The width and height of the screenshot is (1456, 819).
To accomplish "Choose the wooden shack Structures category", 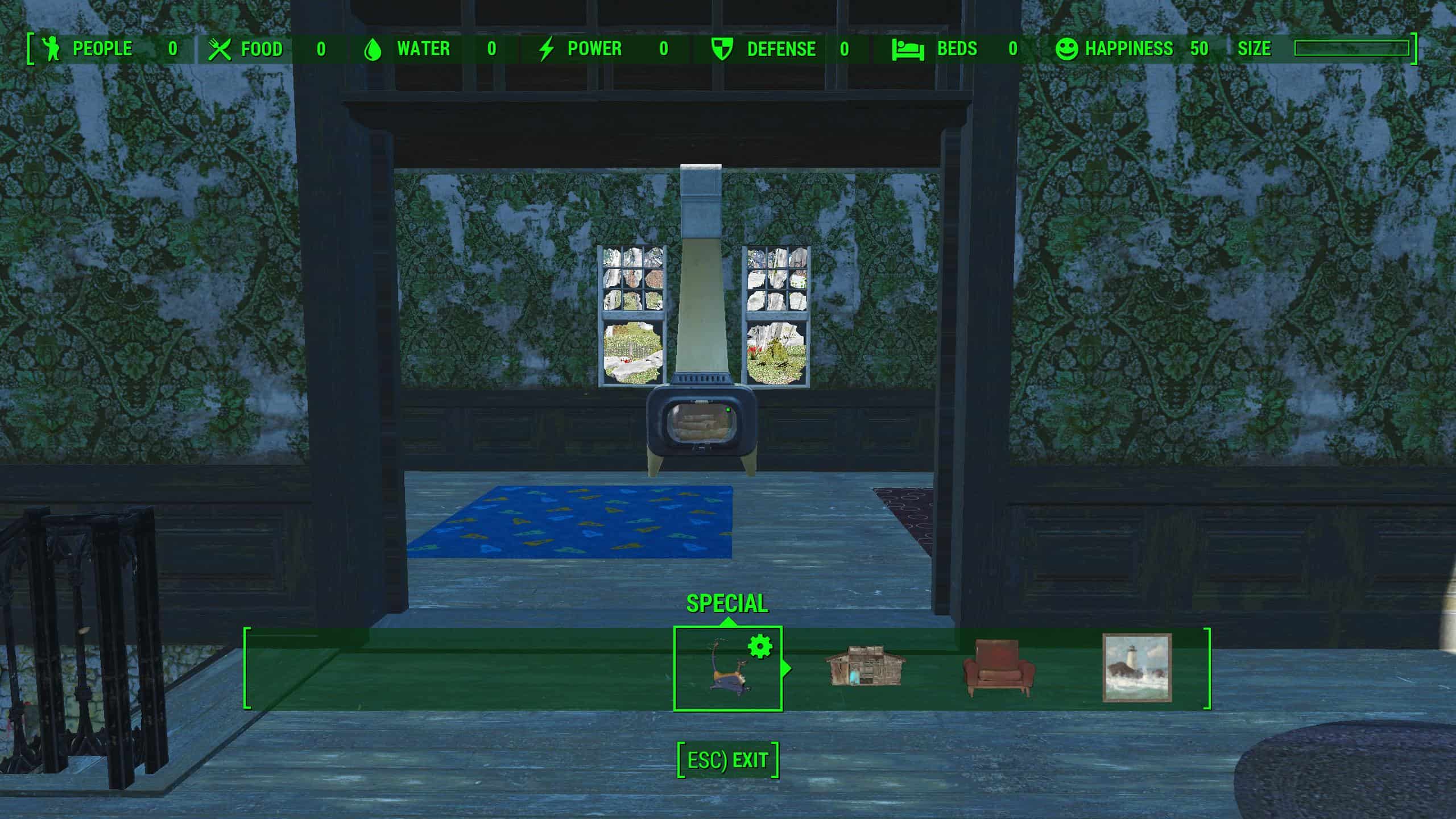I will (x=864, y=666).
